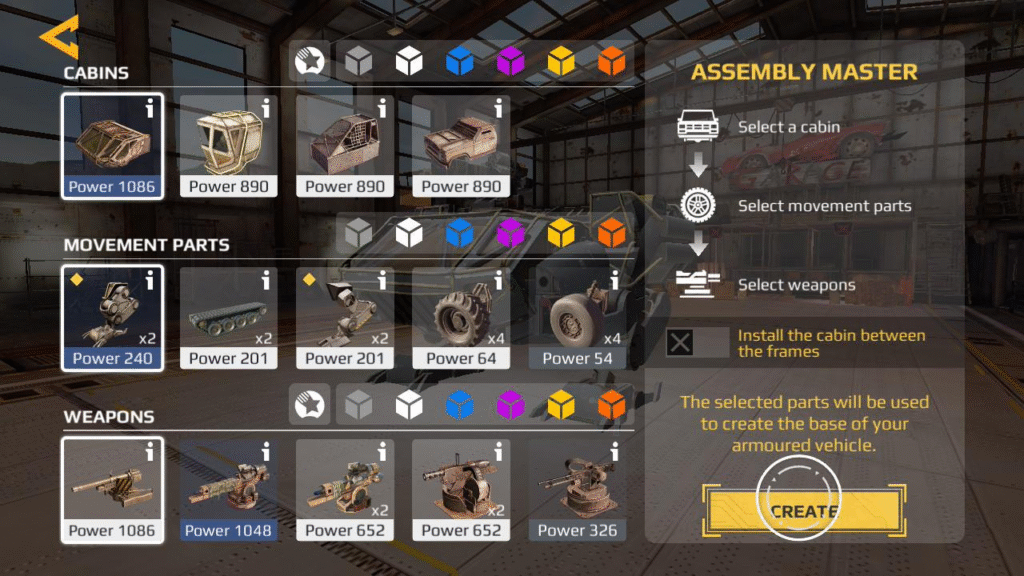Toggle install cabin between the frames
The image size is (1024, 576).
(x=681, y=343)
